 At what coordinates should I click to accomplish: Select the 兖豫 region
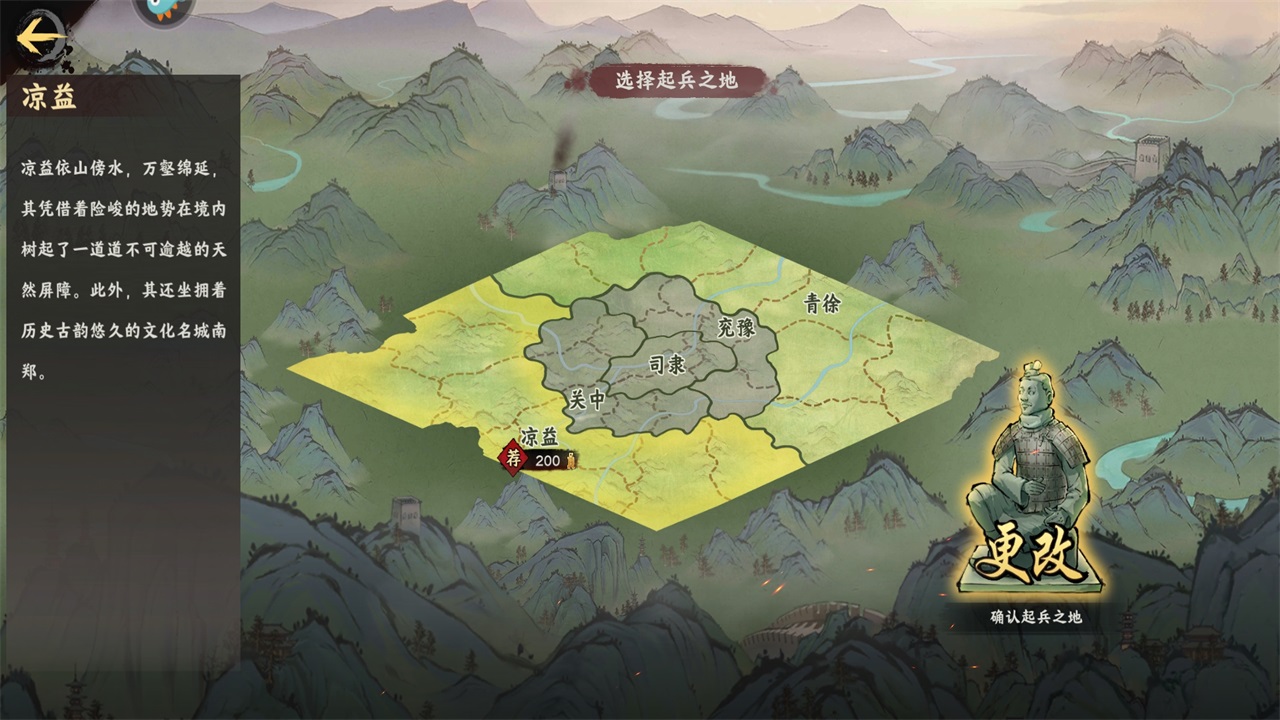click(x=736, y=327)
